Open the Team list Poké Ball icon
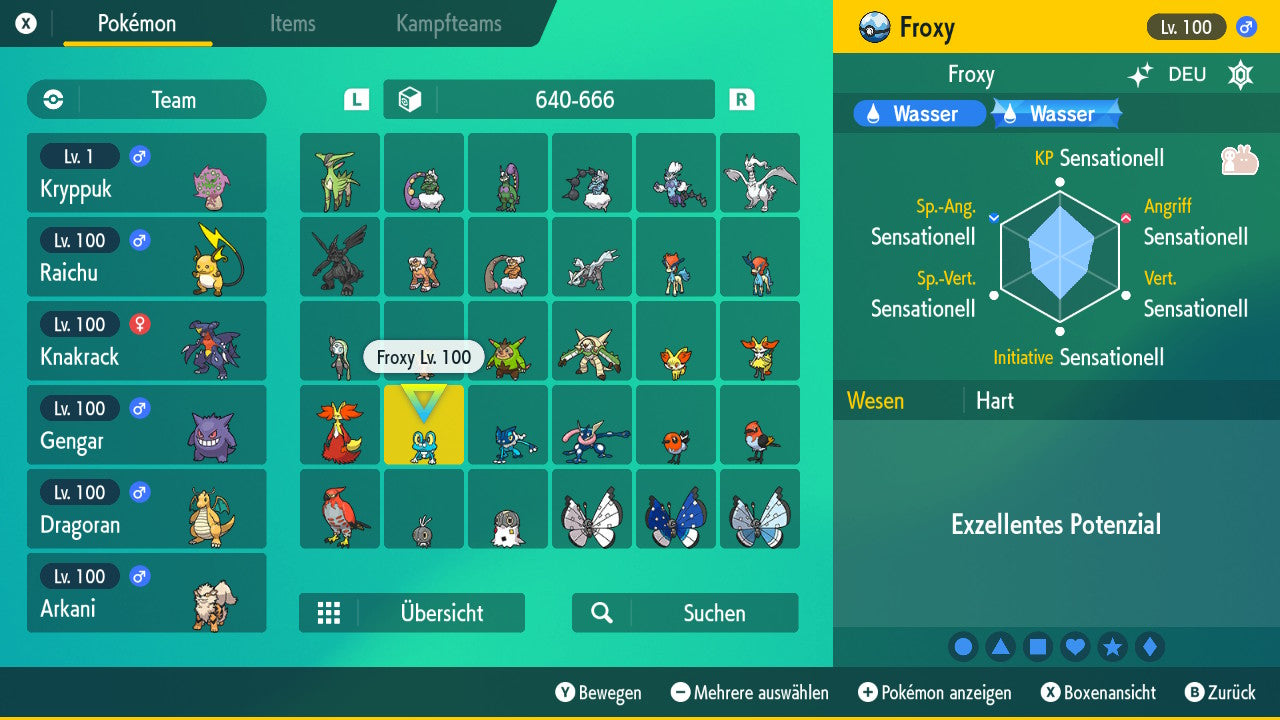Image resolution: width=1280 pixels, height=720 pixels. (51, 100)
